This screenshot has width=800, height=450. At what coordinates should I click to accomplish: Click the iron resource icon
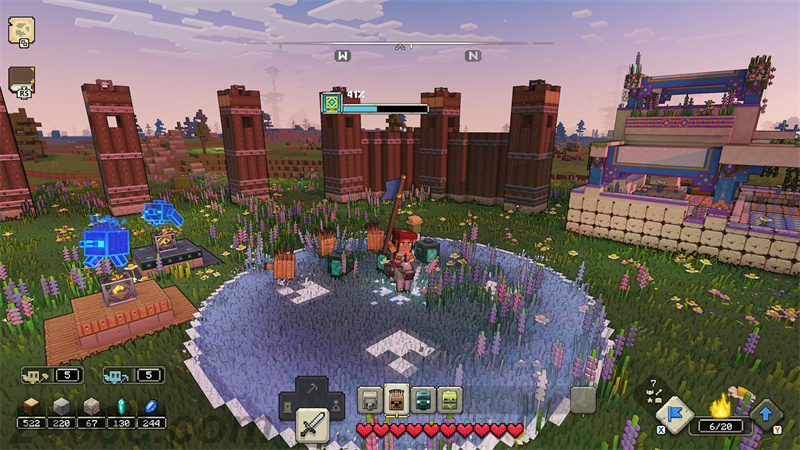click(92, 405)
